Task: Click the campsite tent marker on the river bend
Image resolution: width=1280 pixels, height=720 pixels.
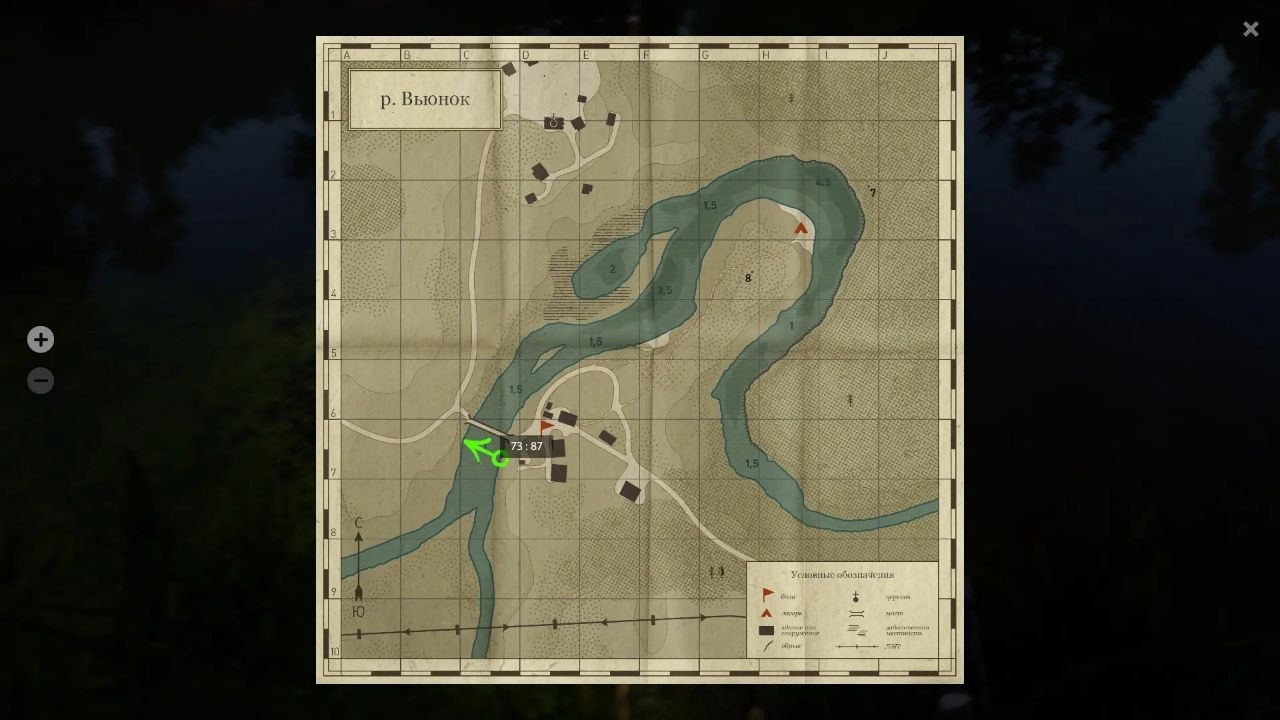Action: 800,229
